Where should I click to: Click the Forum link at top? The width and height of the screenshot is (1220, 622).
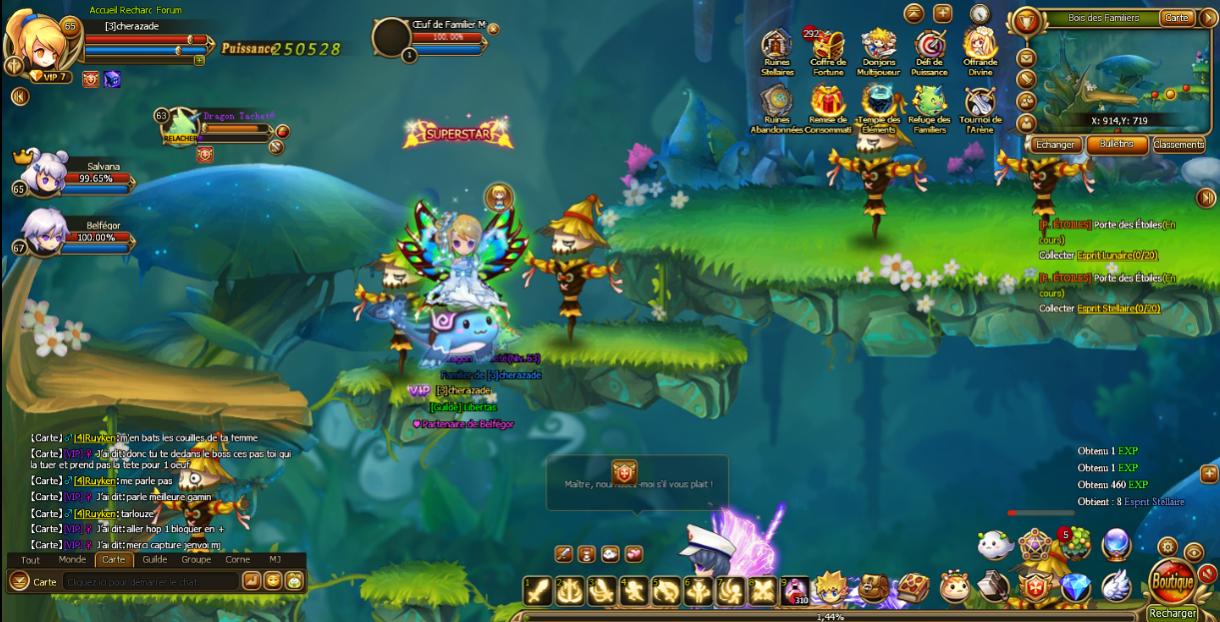coord(169,10)
